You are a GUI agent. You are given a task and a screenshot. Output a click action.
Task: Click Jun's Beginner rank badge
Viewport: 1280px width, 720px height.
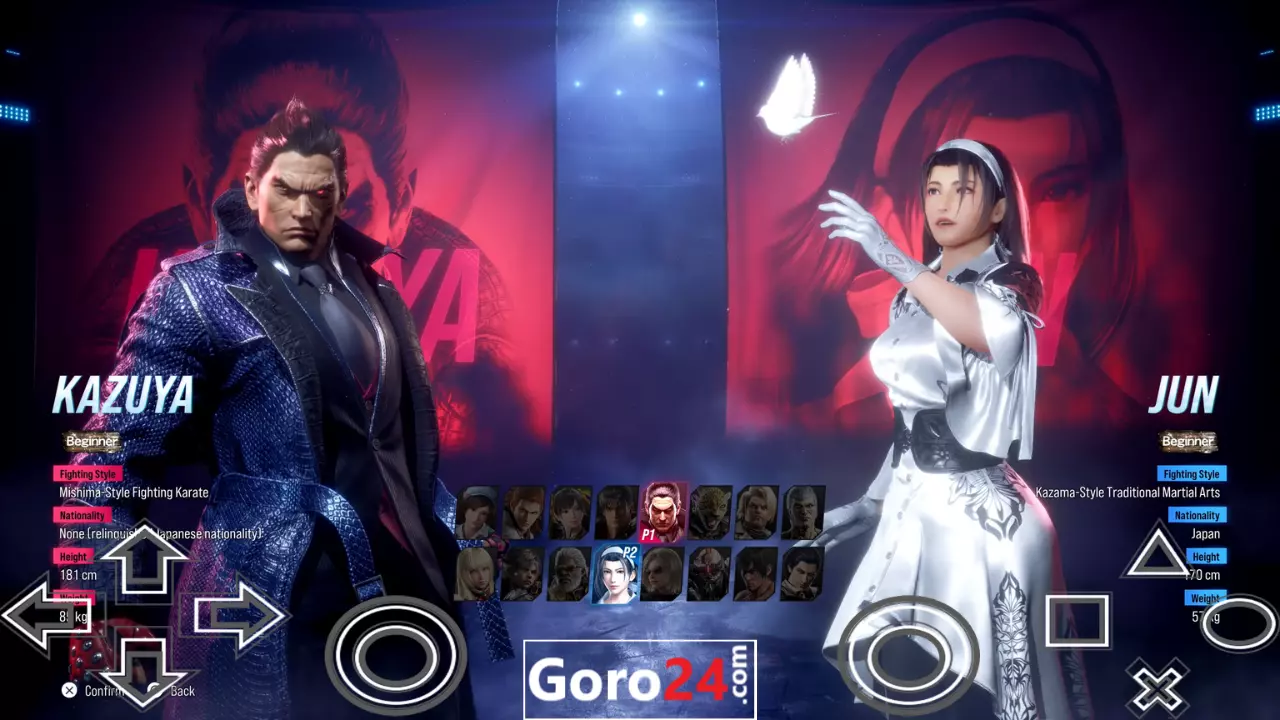pos(1190,441)
